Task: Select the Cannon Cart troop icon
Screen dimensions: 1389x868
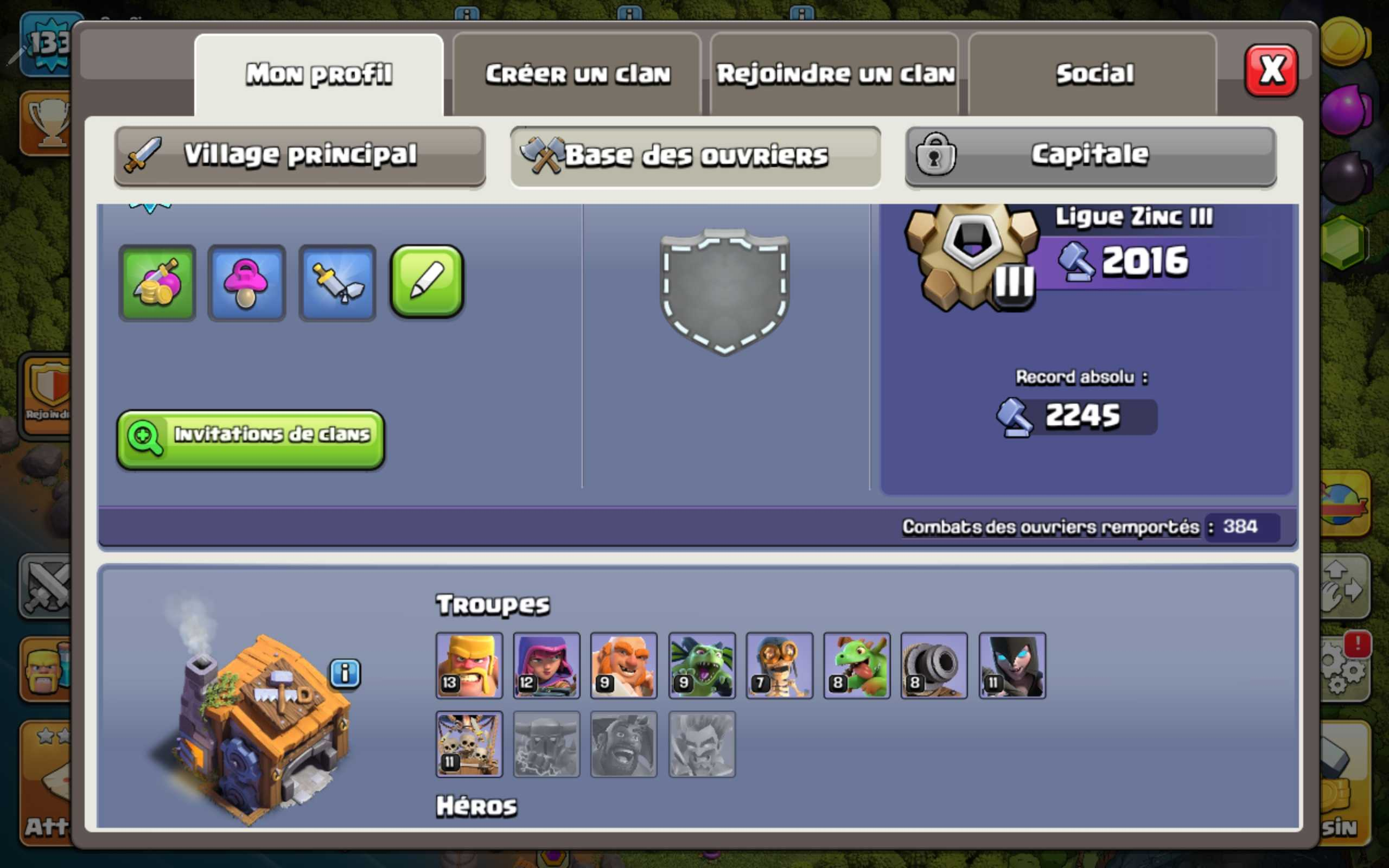Action: [x=934, y=665]
